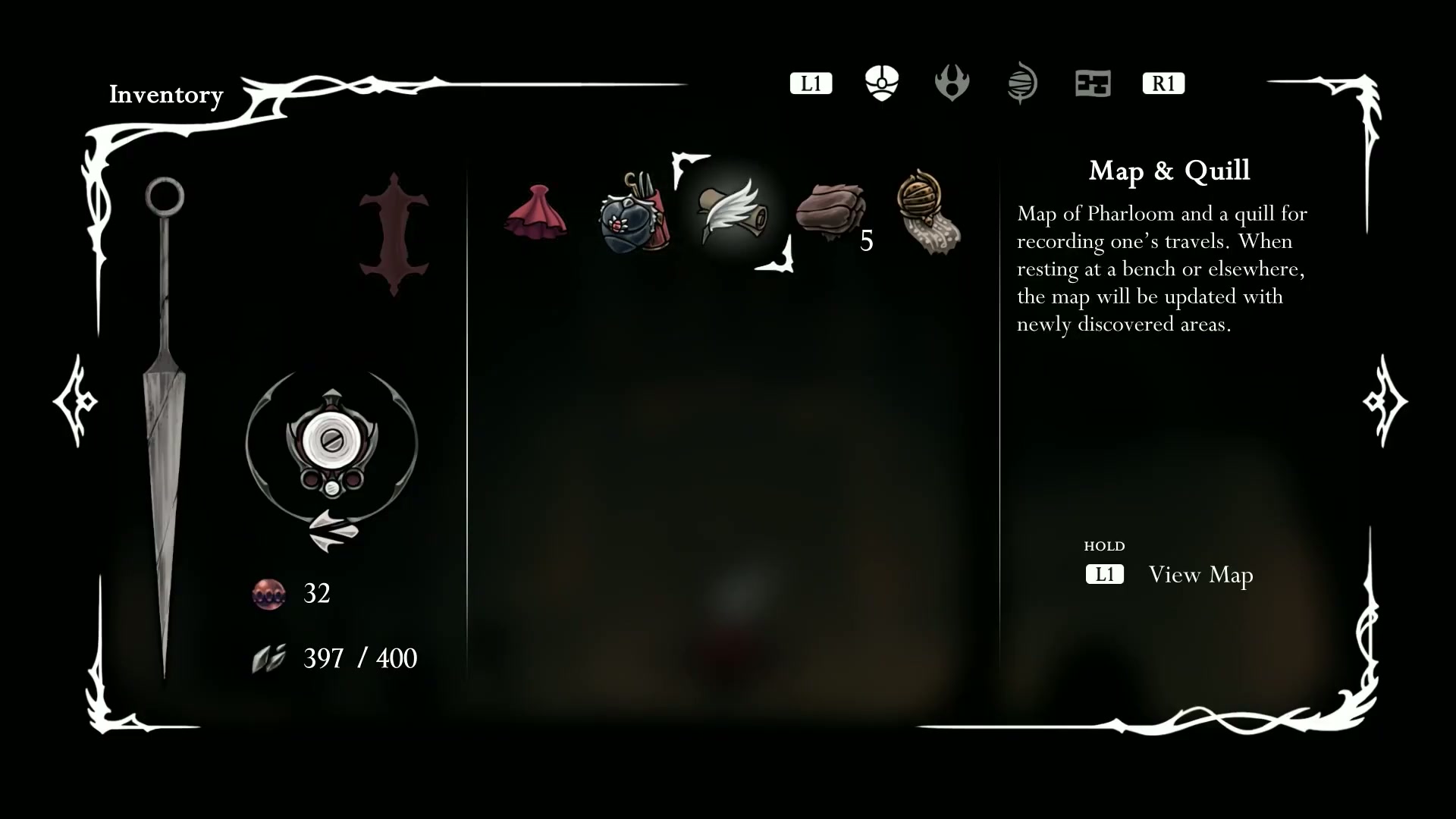
Task: Open the map tab icon
Action: coord(1093,83)
